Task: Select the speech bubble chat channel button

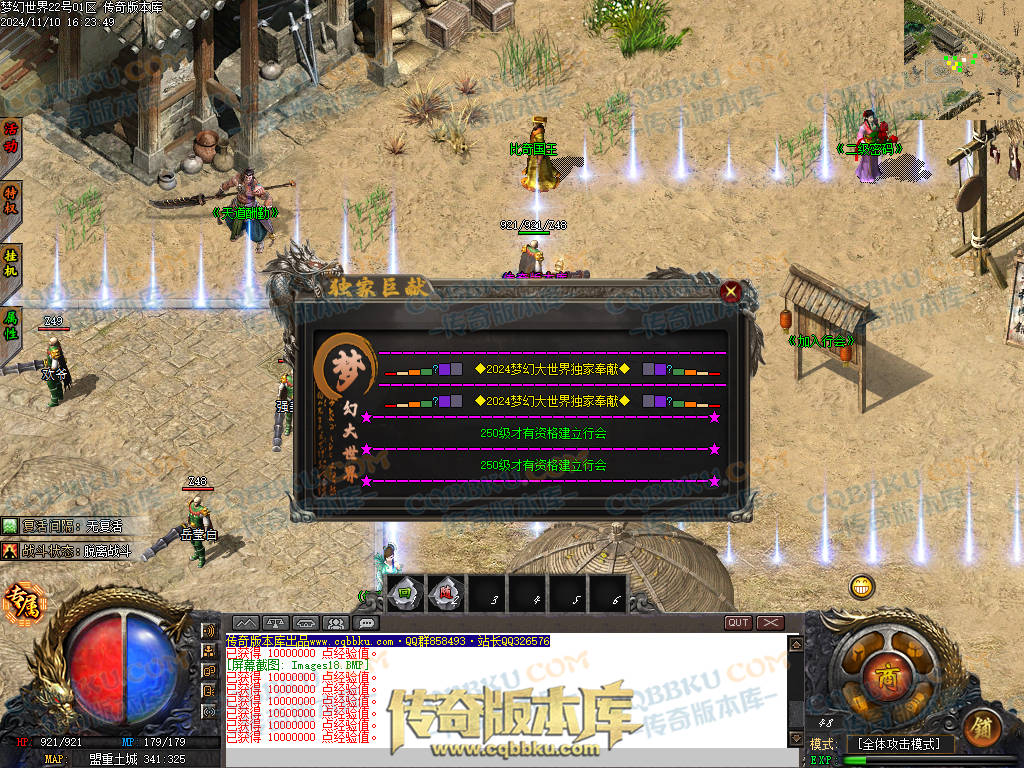Action: coord(367,623)
